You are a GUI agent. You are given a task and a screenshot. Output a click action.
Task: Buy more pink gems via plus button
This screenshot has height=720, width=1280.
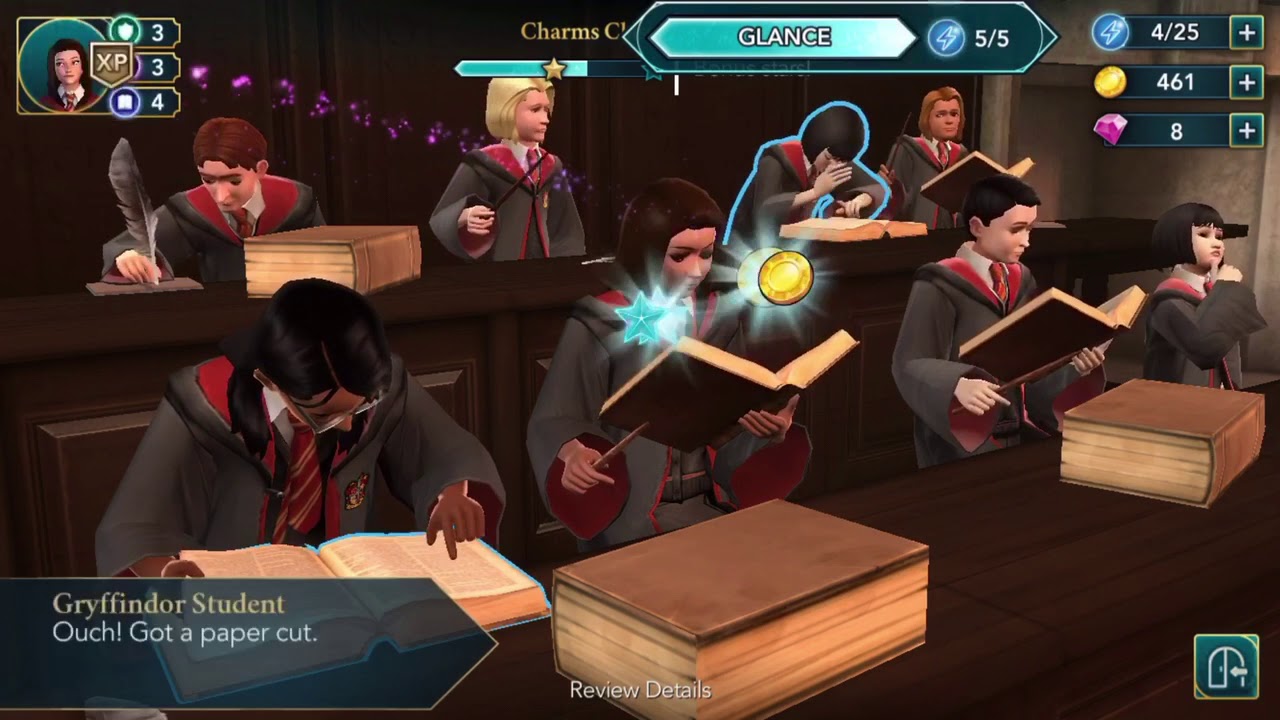tap(1246, 131)
